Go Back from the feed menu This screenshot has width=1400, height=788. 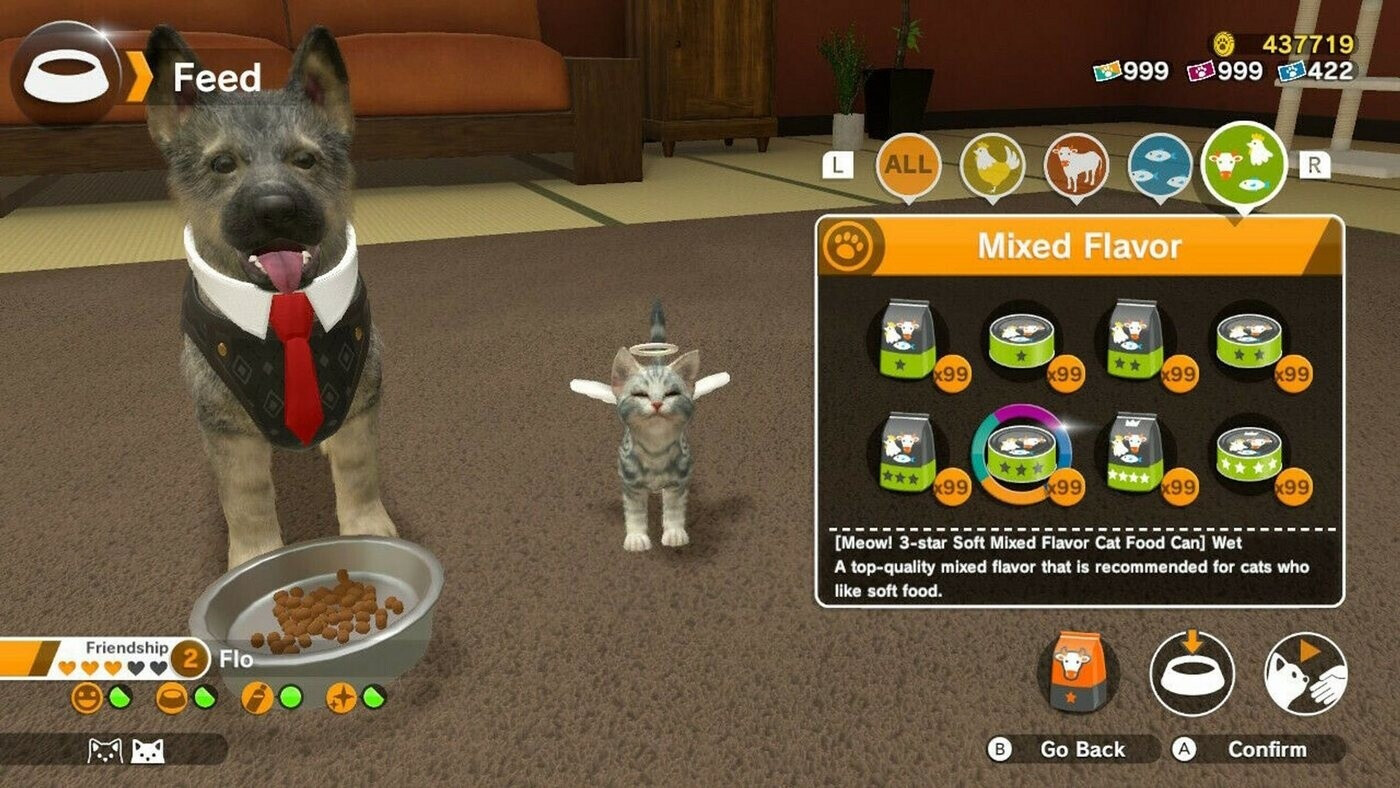click(x=1070, y=749)
